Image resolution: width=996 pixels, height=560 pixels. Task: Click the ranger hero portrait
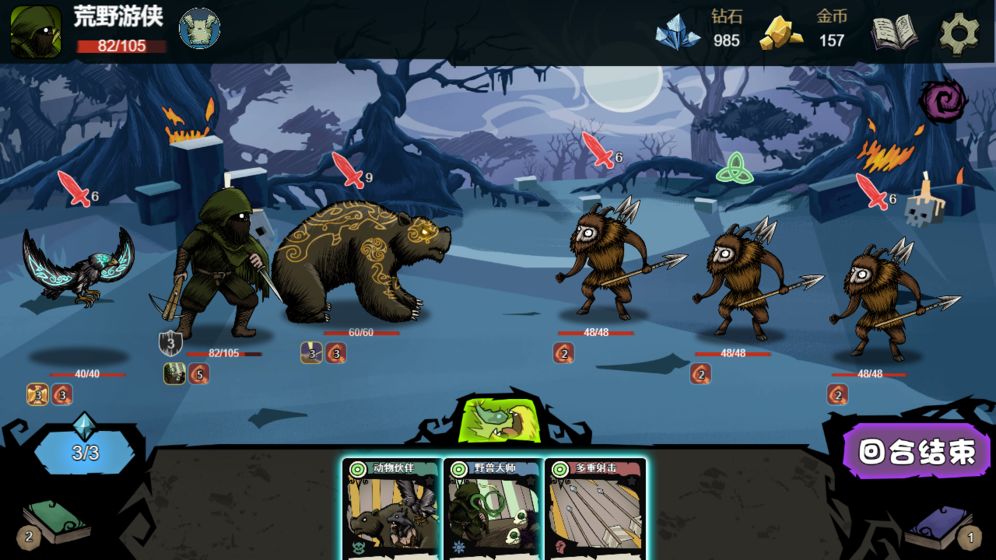[x=35, y=31]
